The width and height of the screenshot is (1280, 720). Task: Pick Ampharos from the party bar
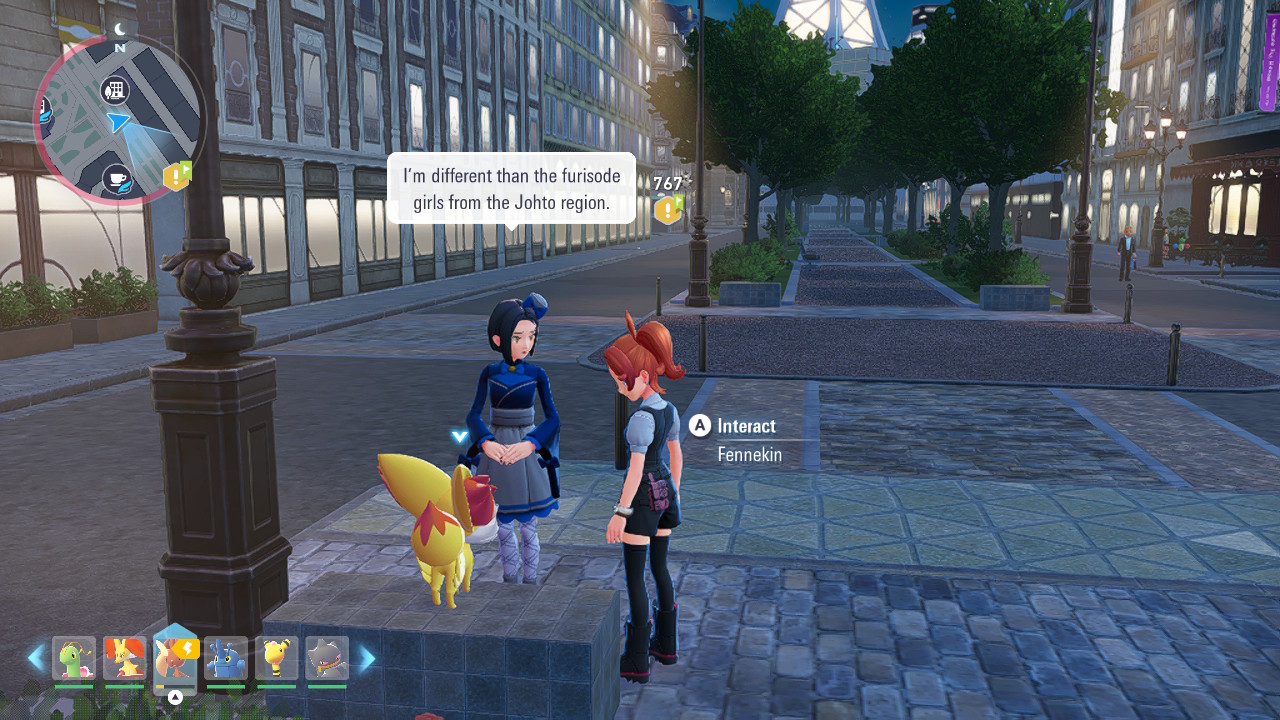pos(276,658)
